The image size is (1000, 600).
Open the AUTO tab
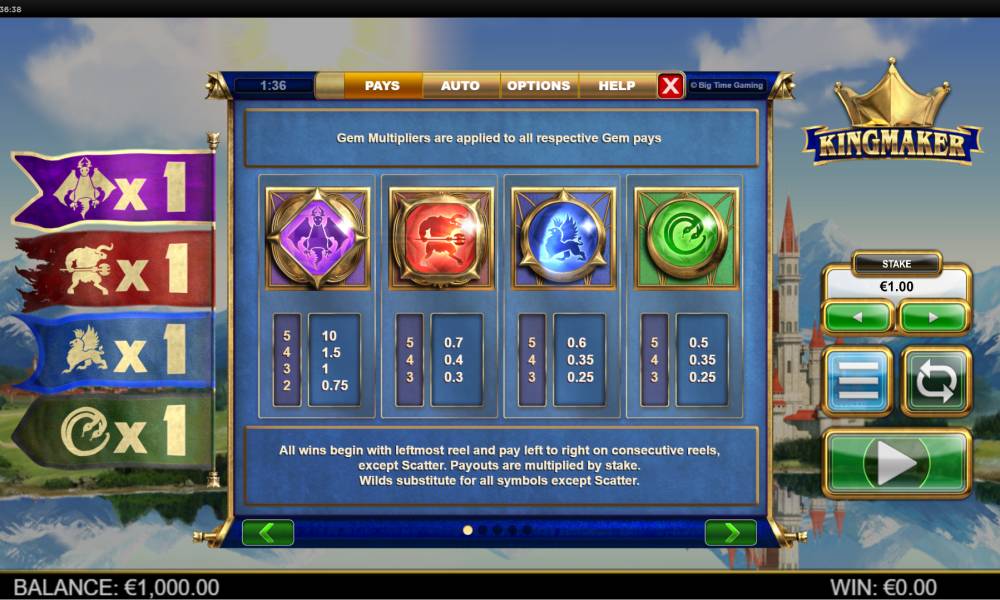(x=460, y=86)
